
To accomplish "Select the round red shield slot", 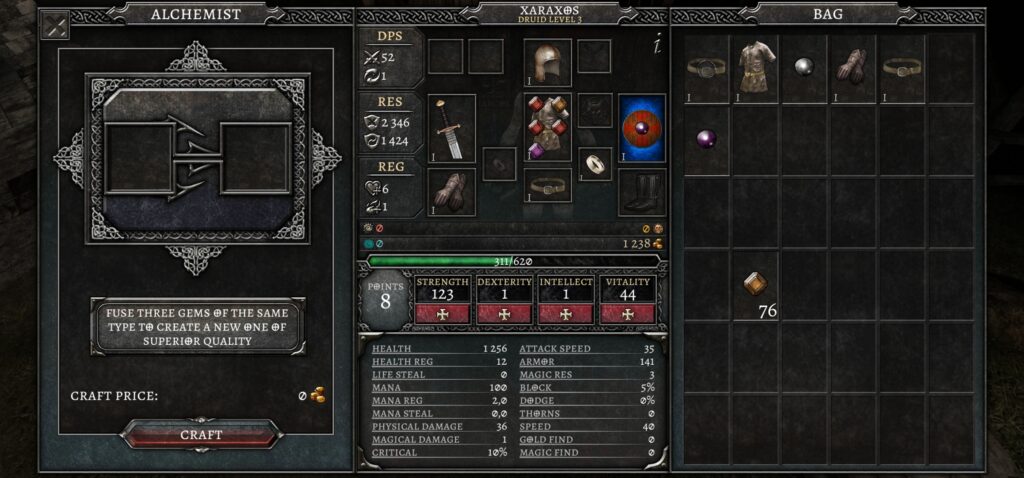I will coord(642,127).
